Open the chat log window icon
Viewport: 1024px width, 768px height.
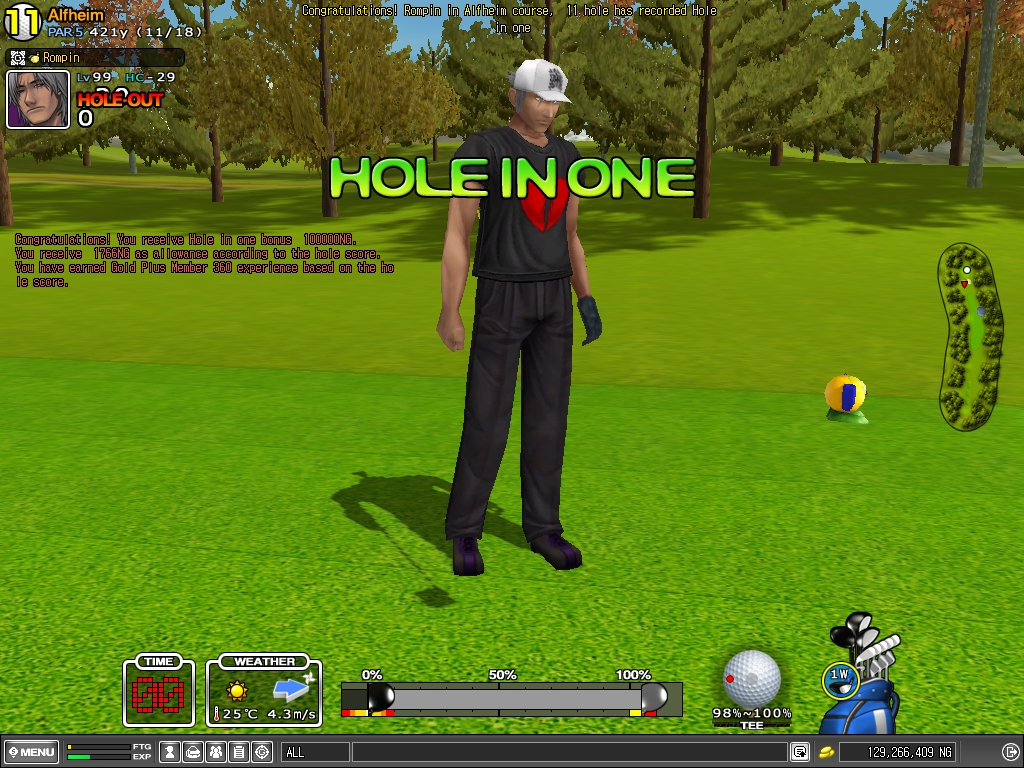[800, 752]
